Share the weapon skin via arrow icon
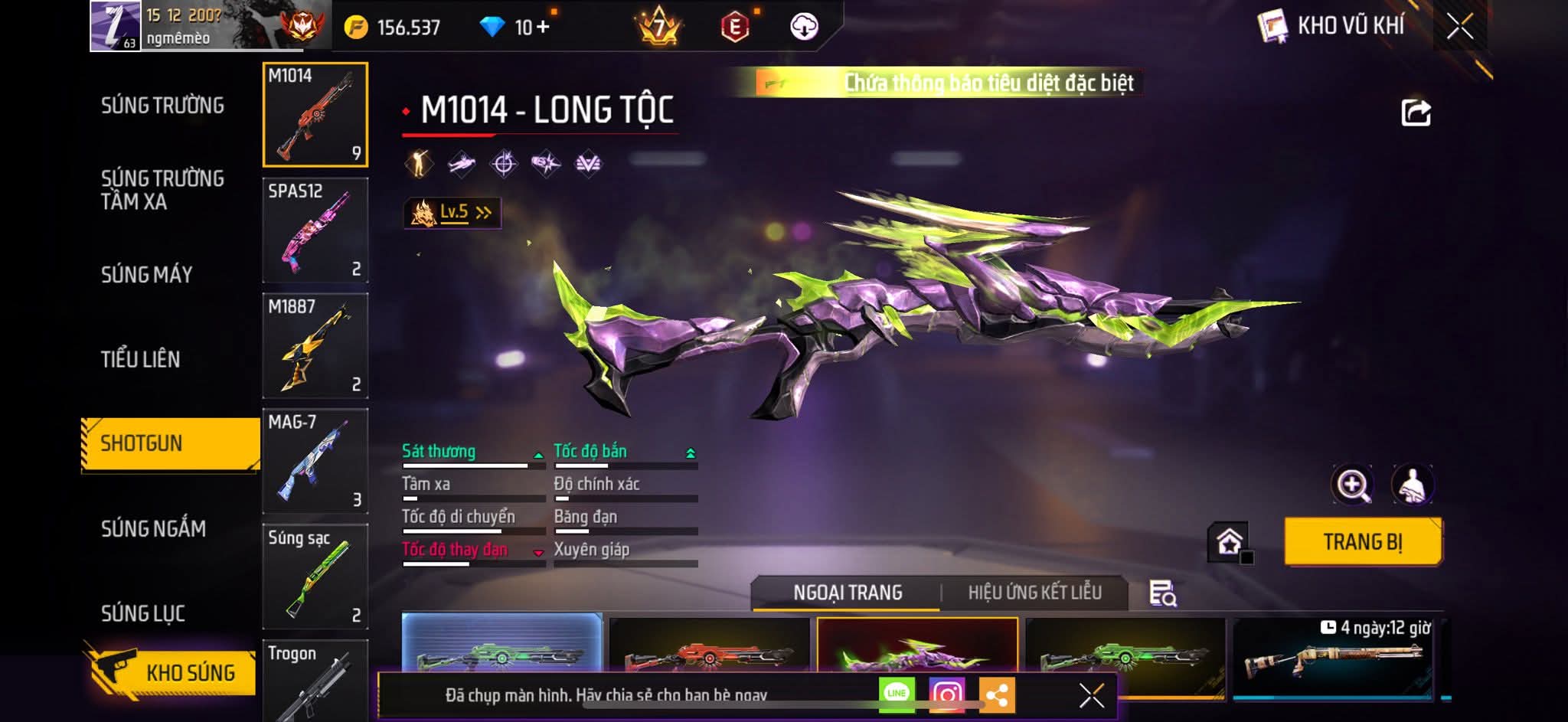Screen dimensions: 1568x722 pos(1416,113)
